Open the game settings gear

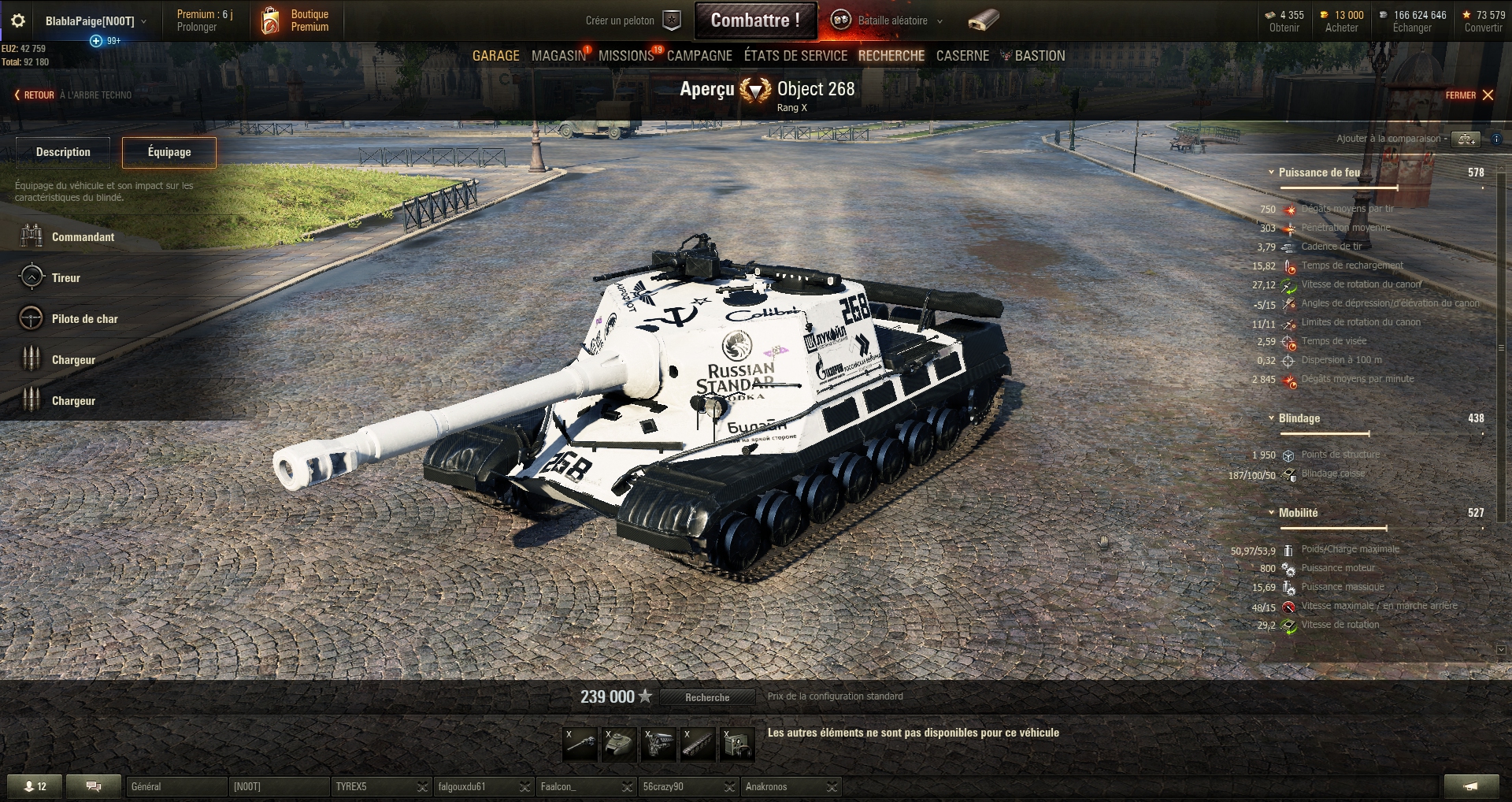pos(19,20)
